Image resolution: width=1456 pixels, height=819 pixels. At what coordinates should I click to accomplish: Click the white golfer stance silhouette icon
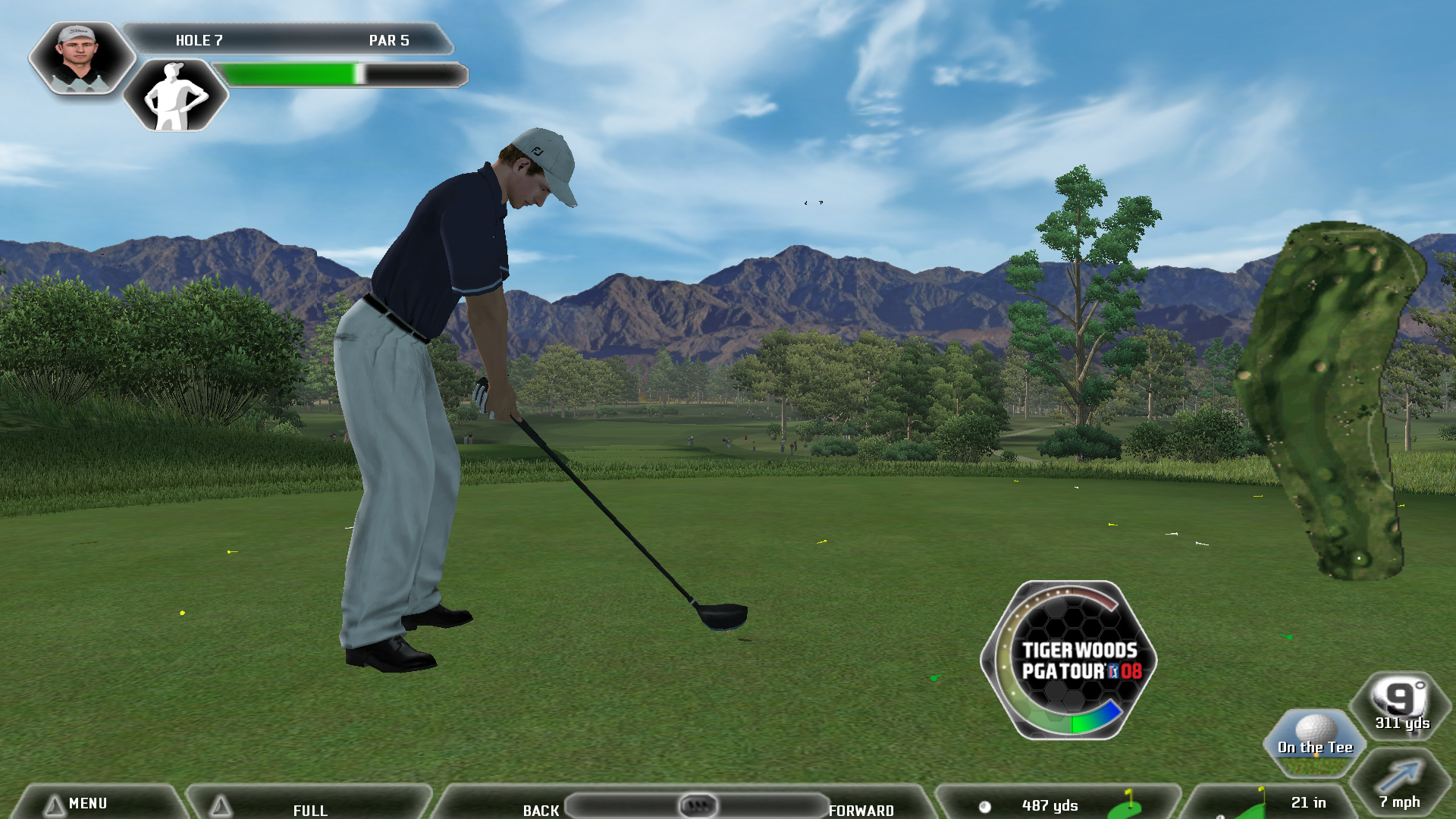pos(176,96)
